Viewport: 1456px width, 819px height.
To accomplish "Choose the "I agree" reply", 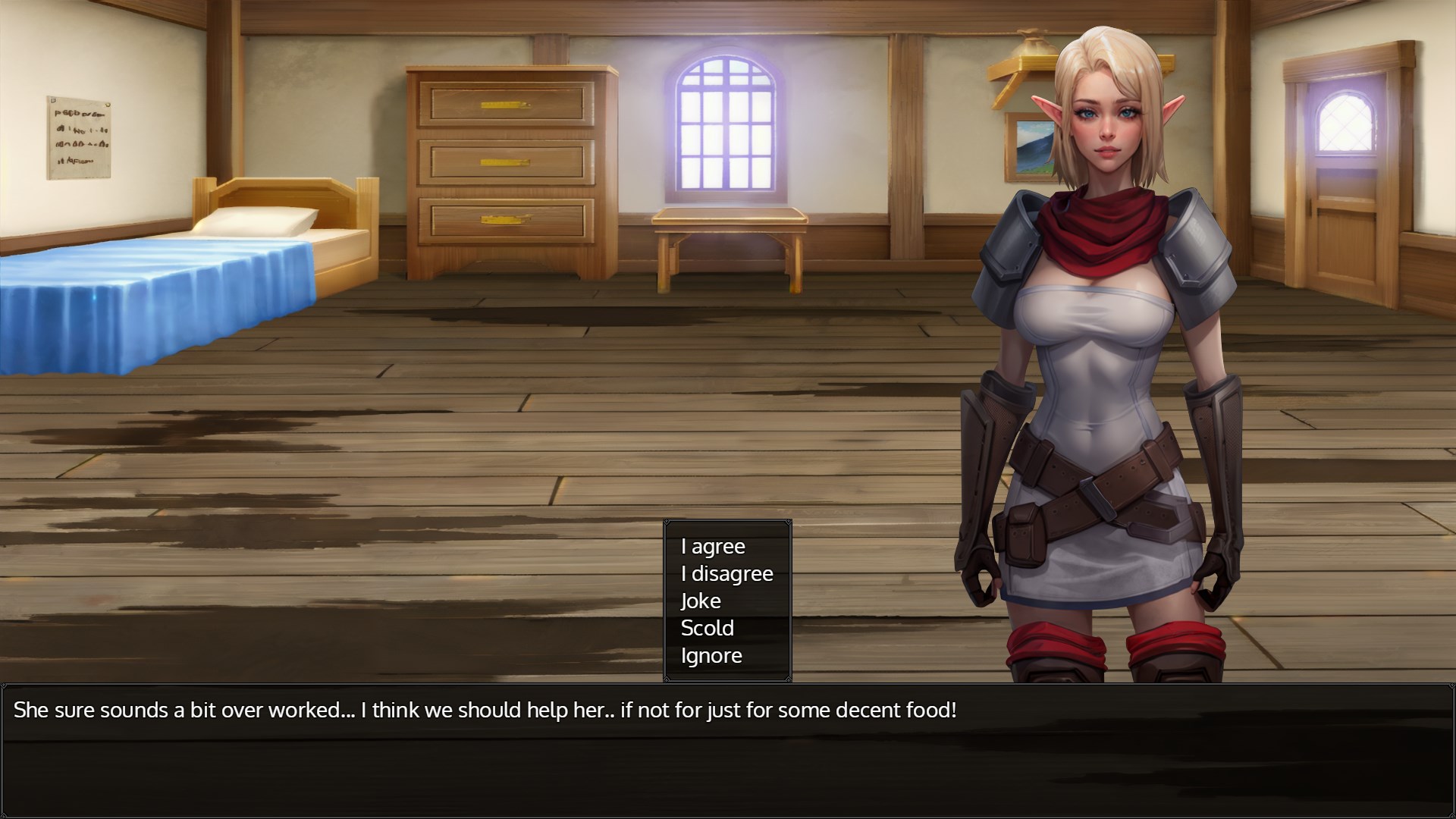I will click(x=713, y=547).
